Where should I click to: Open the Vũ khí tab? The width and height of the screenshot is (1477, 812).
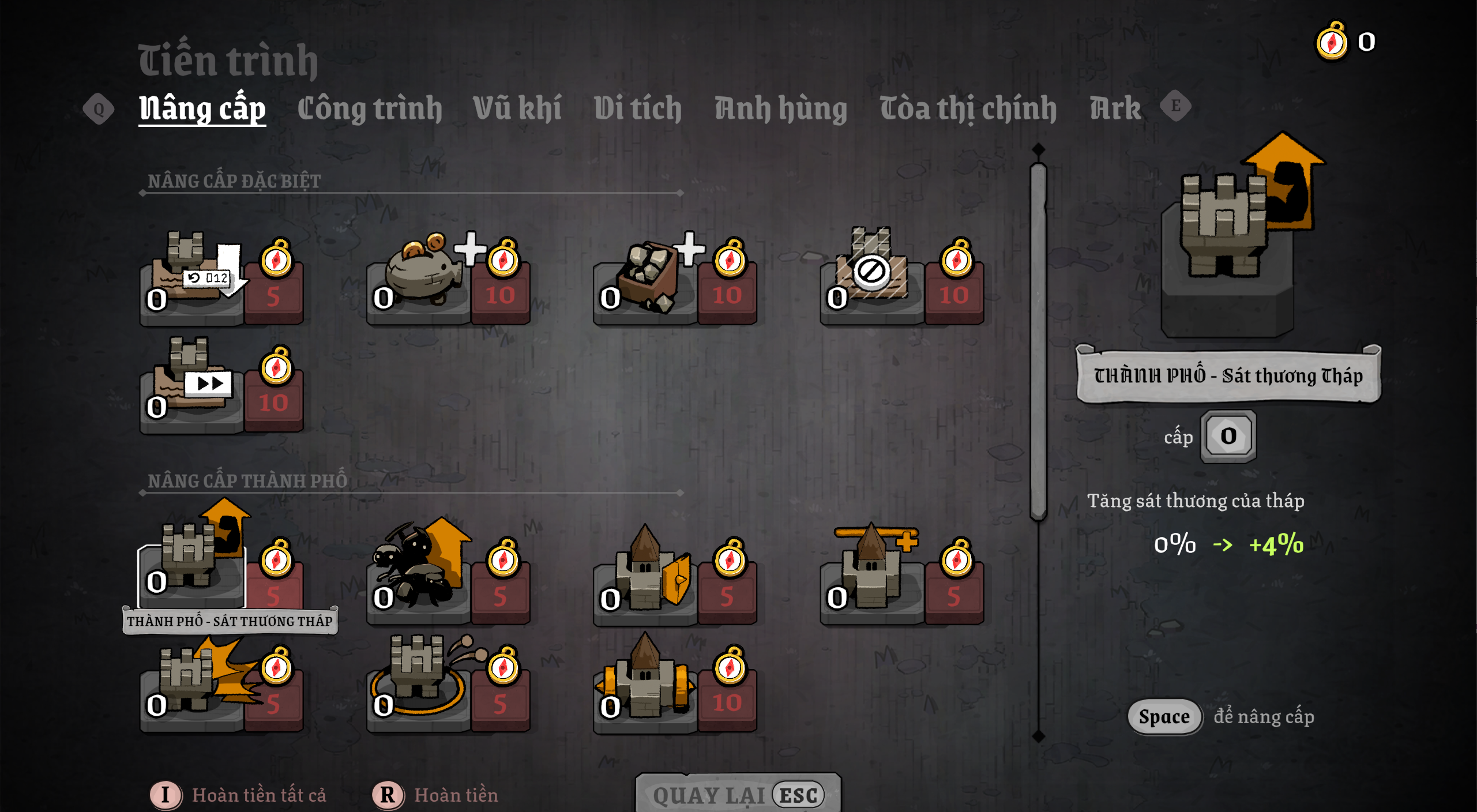point(517,109)
